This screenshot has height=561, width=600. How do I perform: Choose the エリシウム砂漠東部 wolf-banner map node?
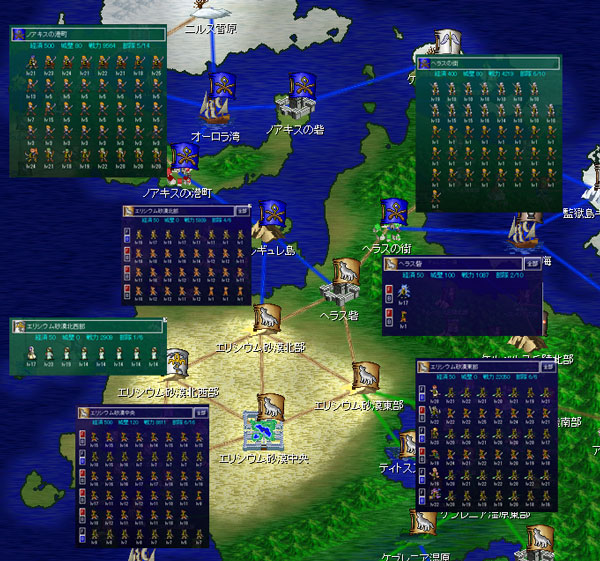click(x=362, y=379)
